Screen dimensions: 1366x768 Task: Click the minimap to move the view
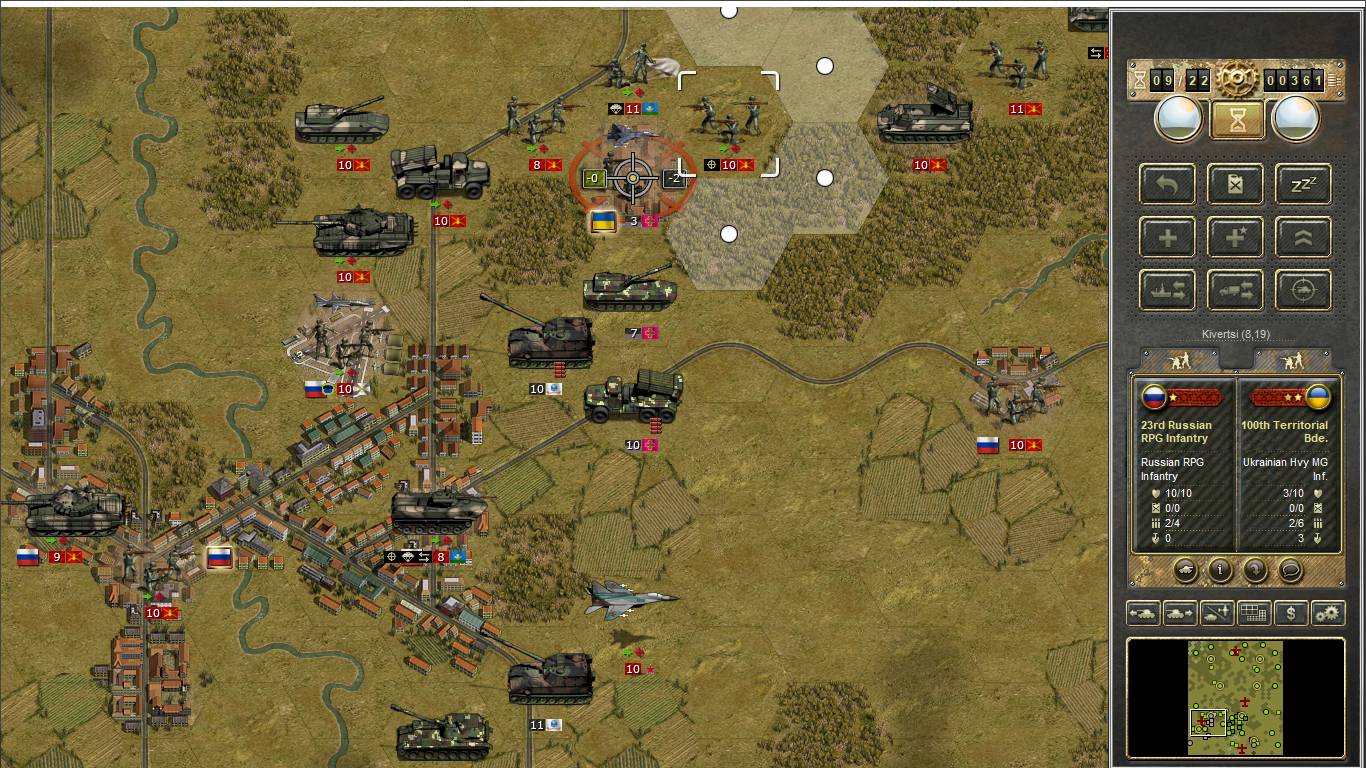tap(1236, 697)
